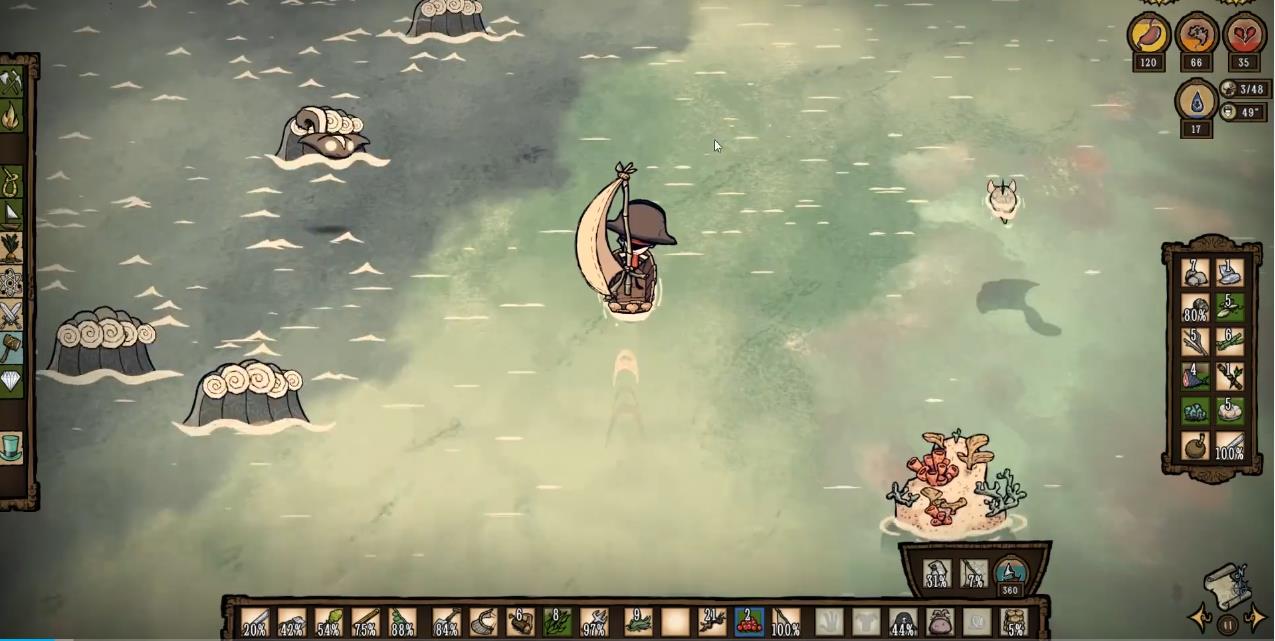Select the twigs stack of 21
This screenshot has width=1275, height=641.
pyautogui.click(x=712, y=622)
